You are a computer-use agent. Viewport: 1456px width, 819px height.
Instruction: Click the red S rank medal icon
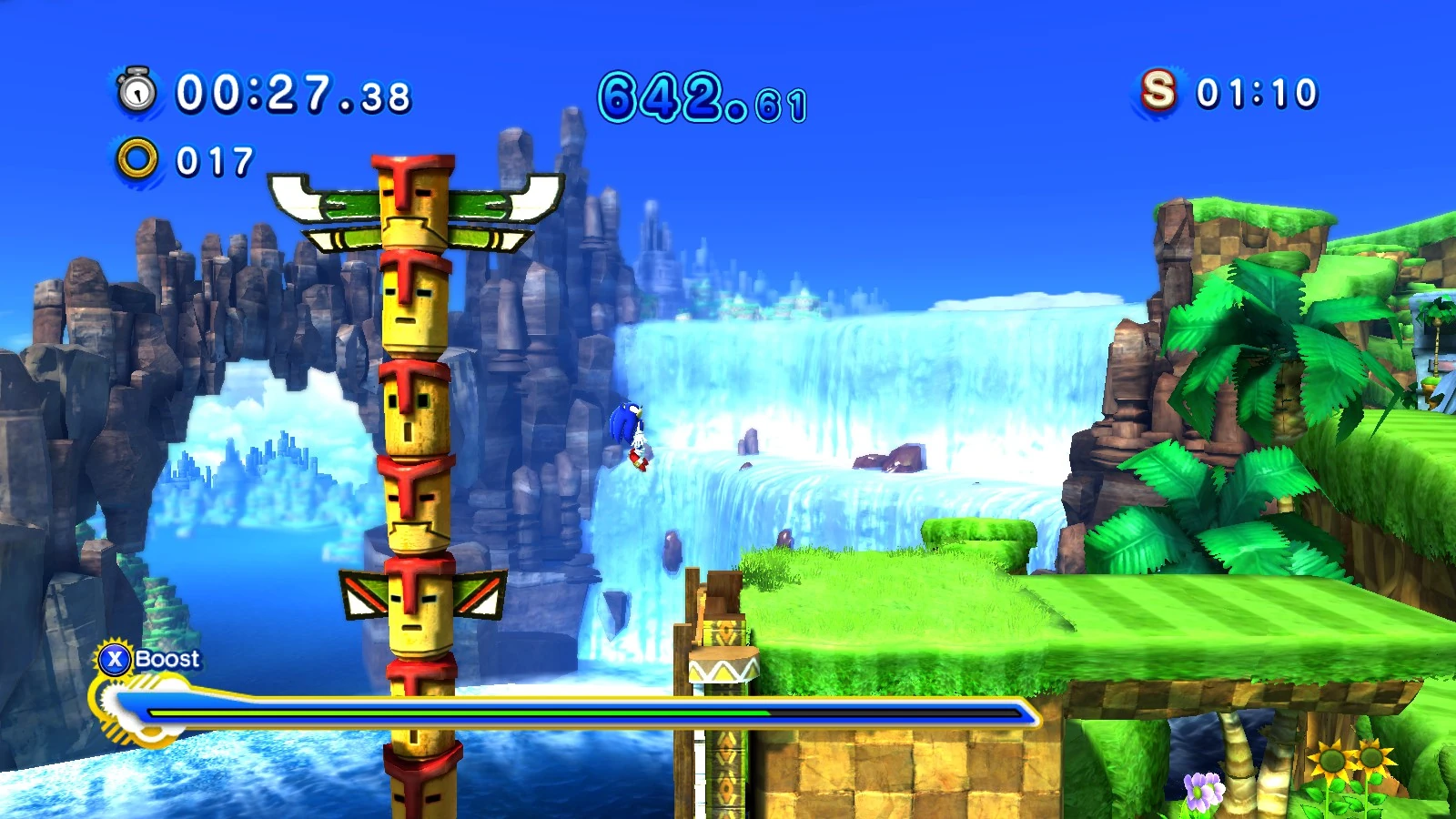coord(1158,91)
